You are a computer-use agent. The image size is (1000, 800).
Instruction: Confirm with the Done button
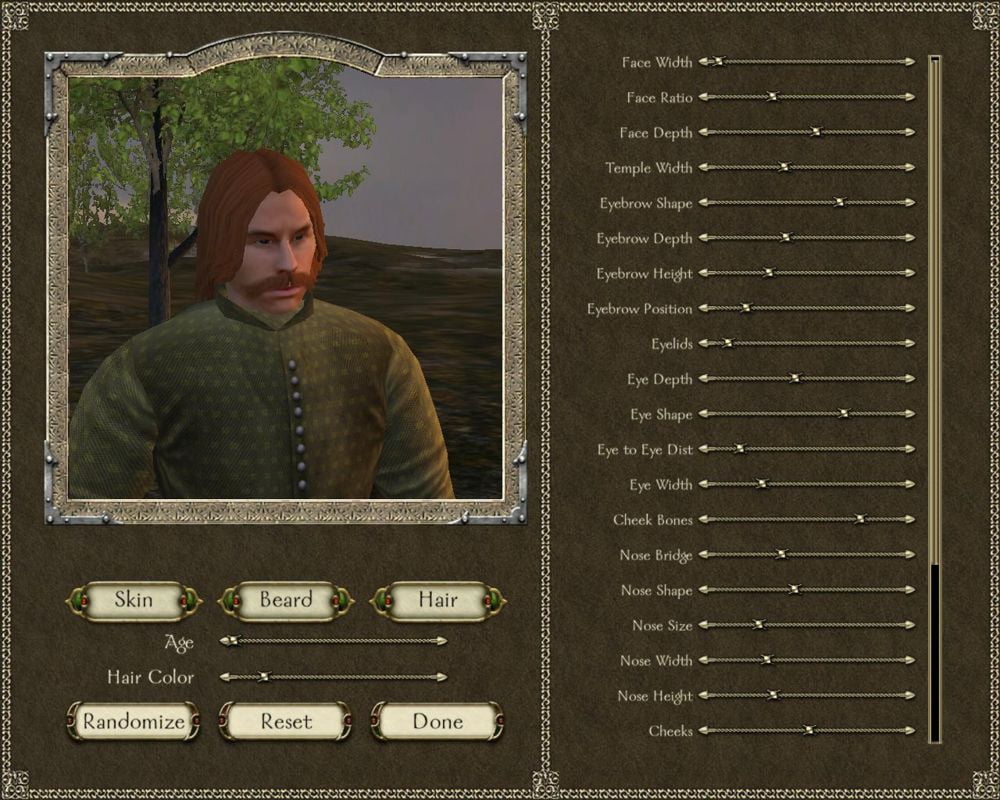(438, 721)
